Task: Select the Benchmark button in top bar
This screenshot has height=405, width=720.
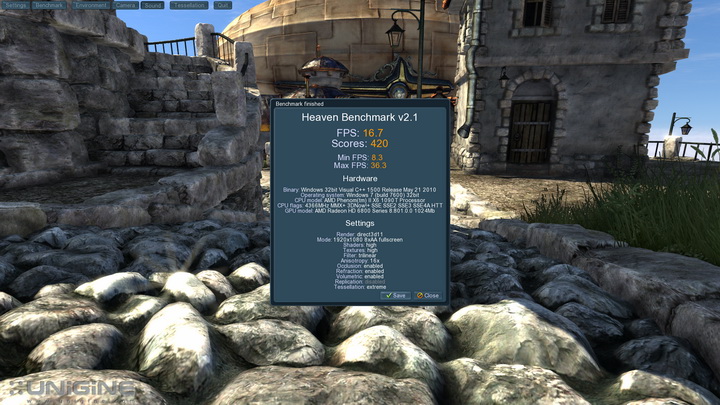Action: pyautogui.click(x=50, y=5)
